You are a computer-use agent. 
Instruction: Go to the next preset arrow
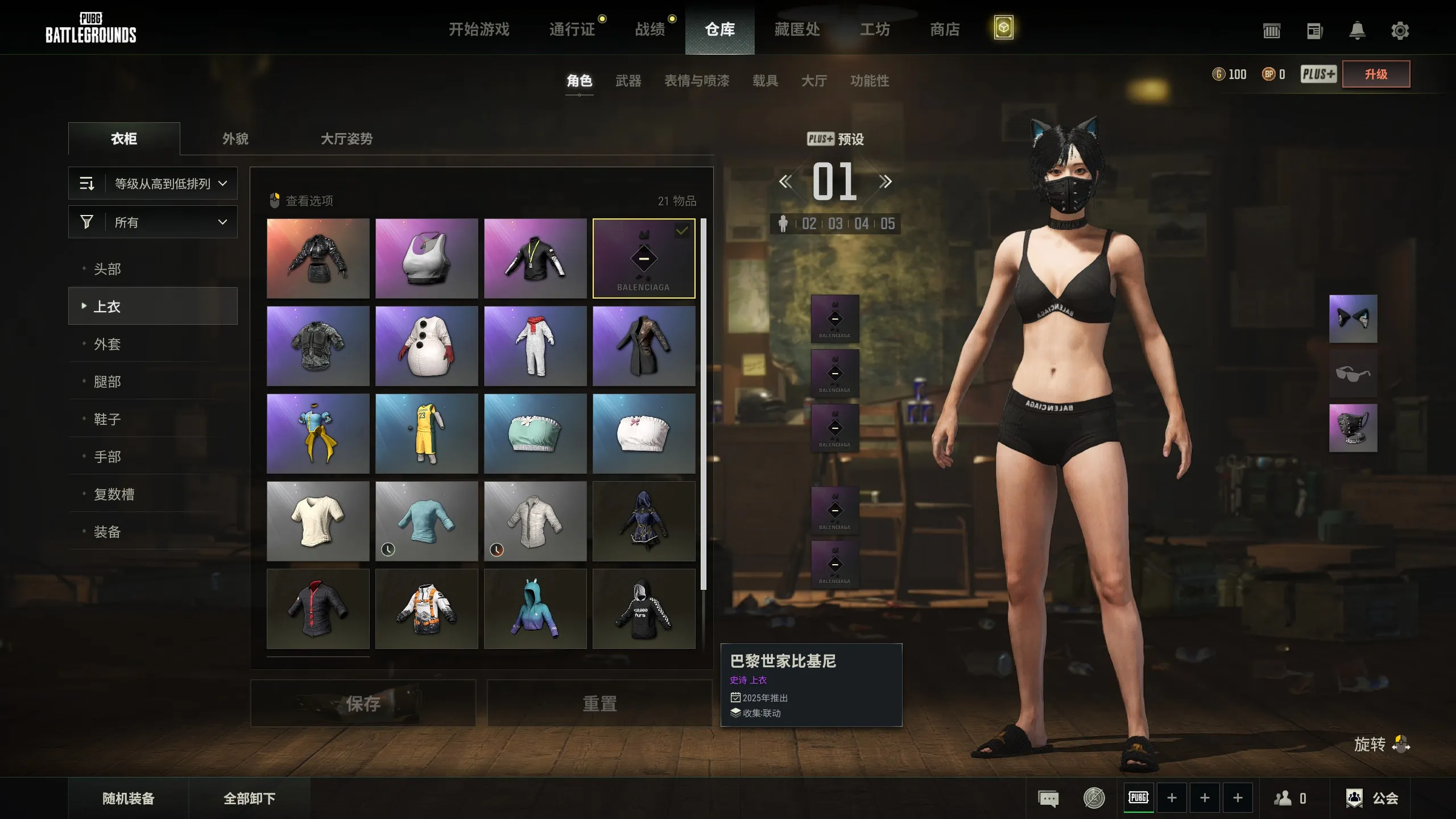tap(885, 182)
